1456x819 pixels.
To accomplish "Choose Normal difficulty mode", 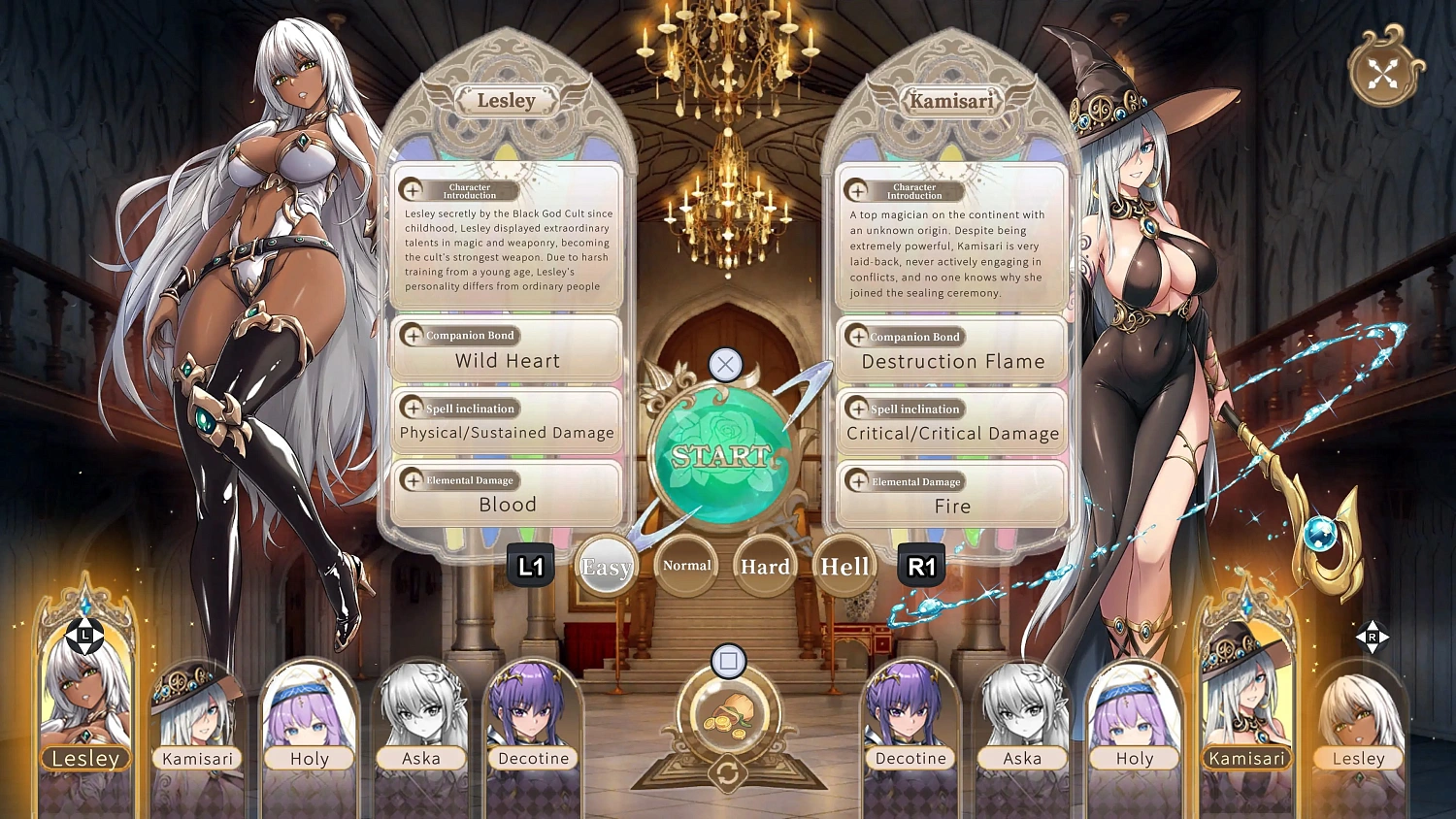I will click(685, 565).
